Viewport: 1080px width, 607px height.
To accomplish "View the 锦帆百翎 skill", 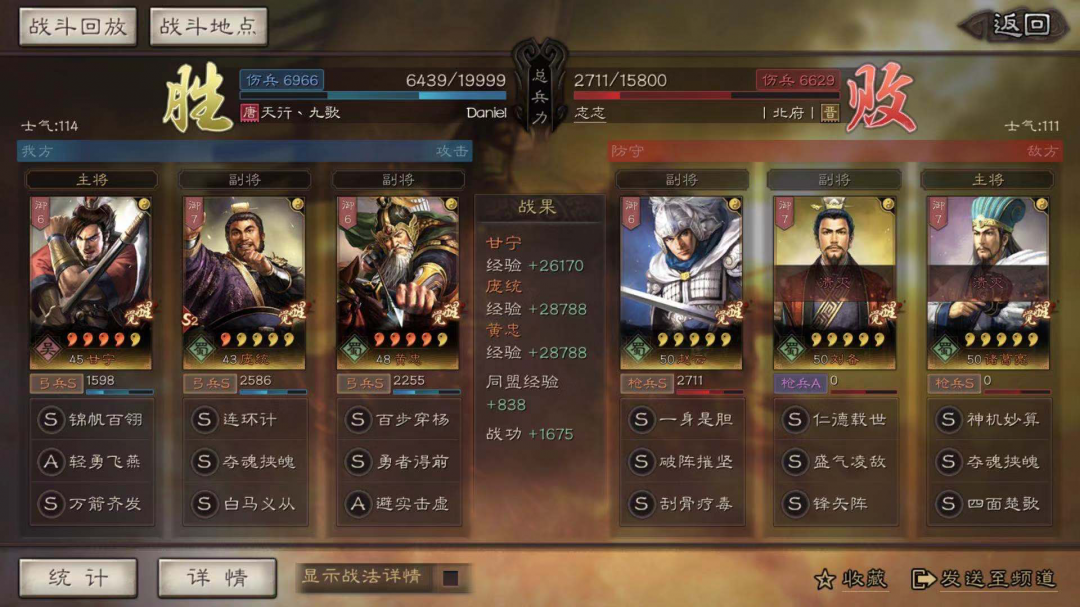I will point(92,419).
